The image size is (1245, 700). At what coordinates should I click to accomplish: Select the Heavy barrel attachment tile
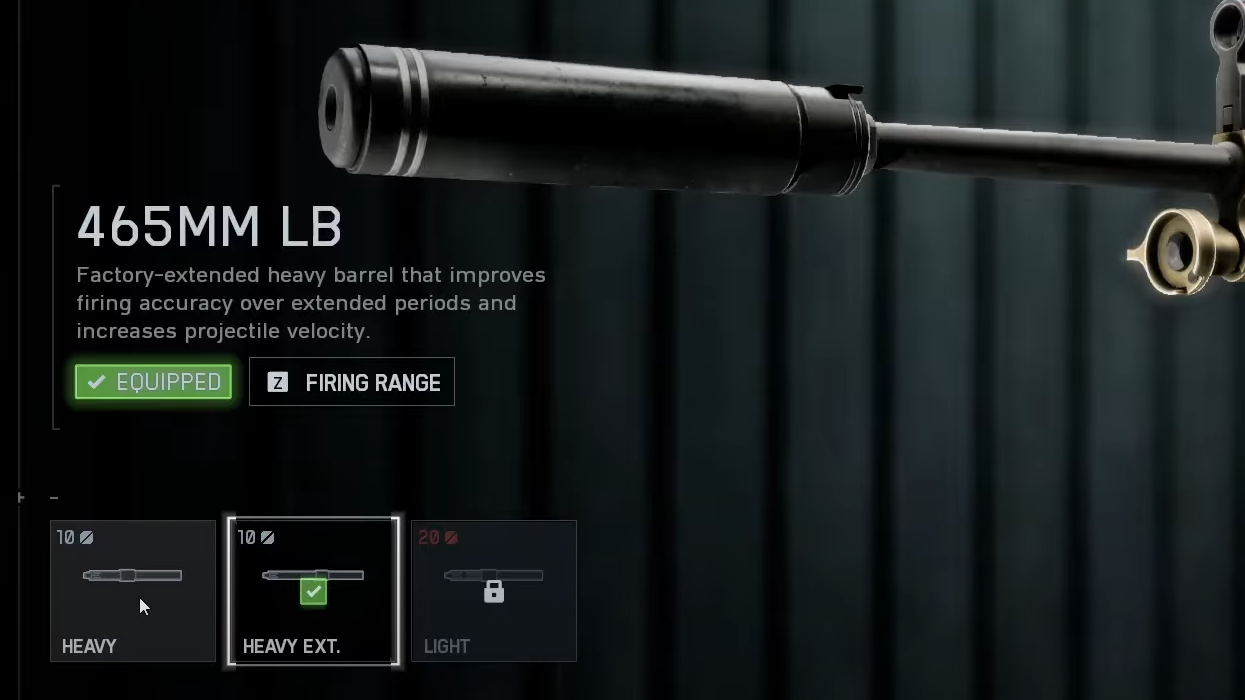point(133,590)
